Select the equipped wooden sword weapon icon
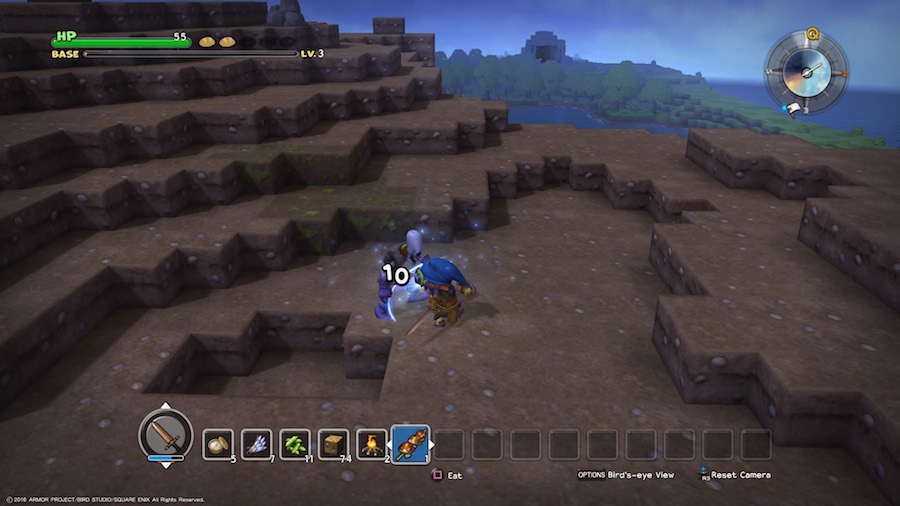Screen dimensions: 900x506 click(165, 435)
